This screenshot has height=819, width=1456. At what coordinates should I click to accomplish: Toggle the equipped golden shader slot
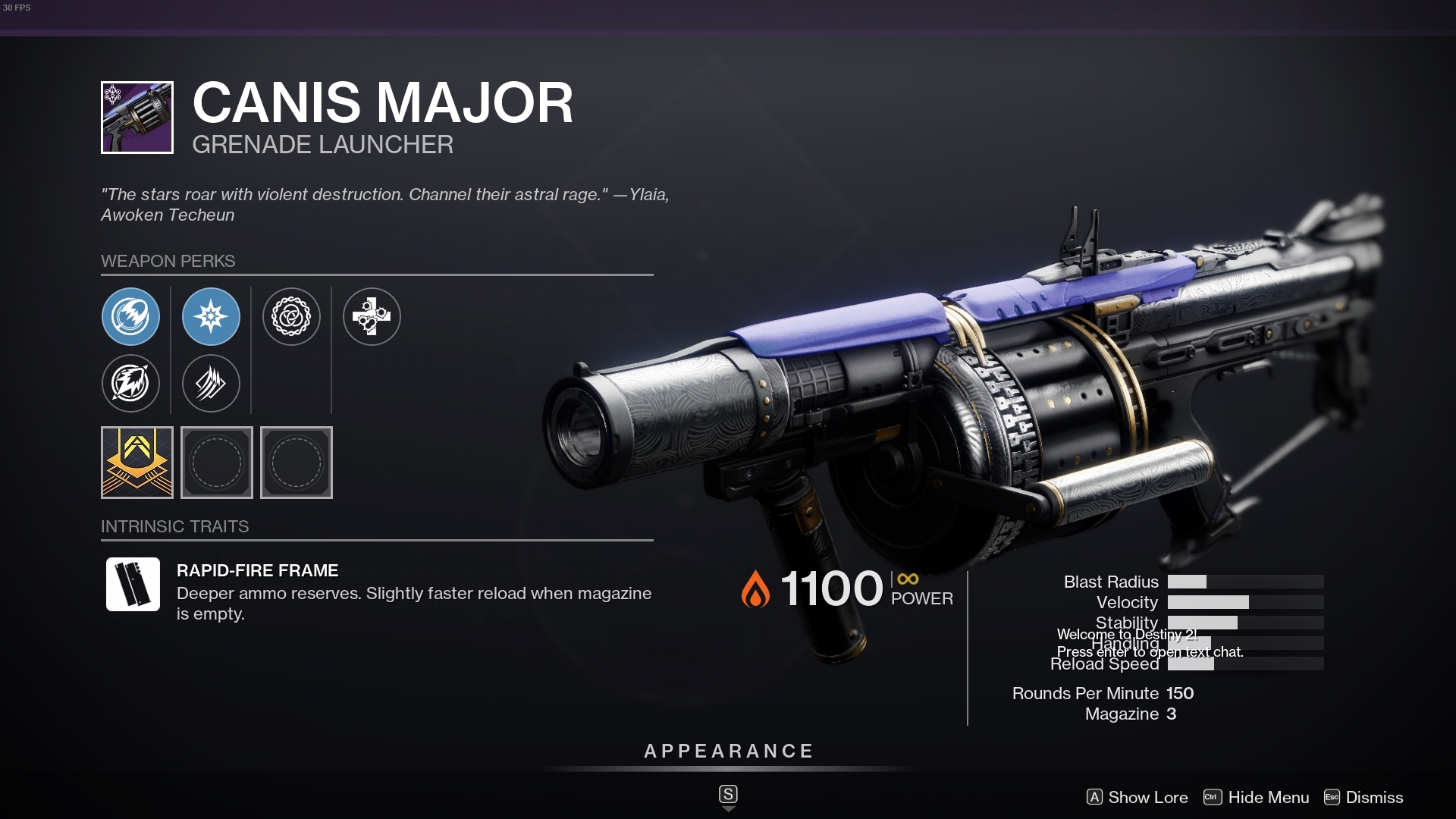coord(136,463)
